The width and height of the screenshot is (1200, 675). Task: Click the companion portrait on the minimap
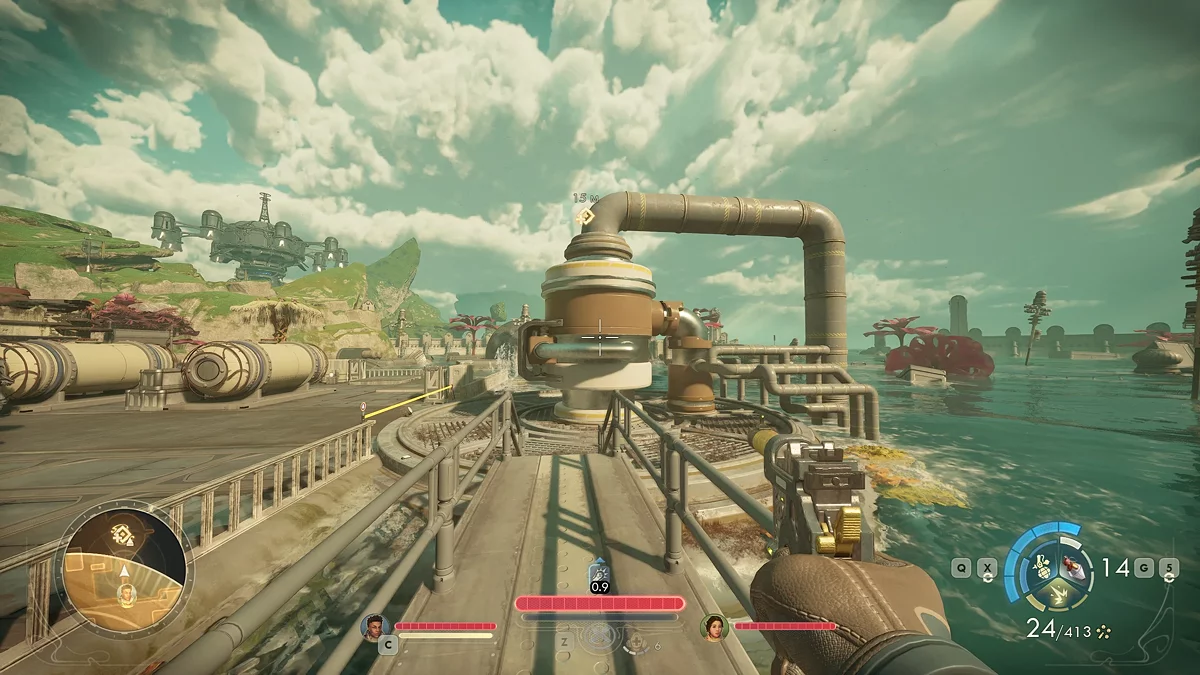pos(126,594)
